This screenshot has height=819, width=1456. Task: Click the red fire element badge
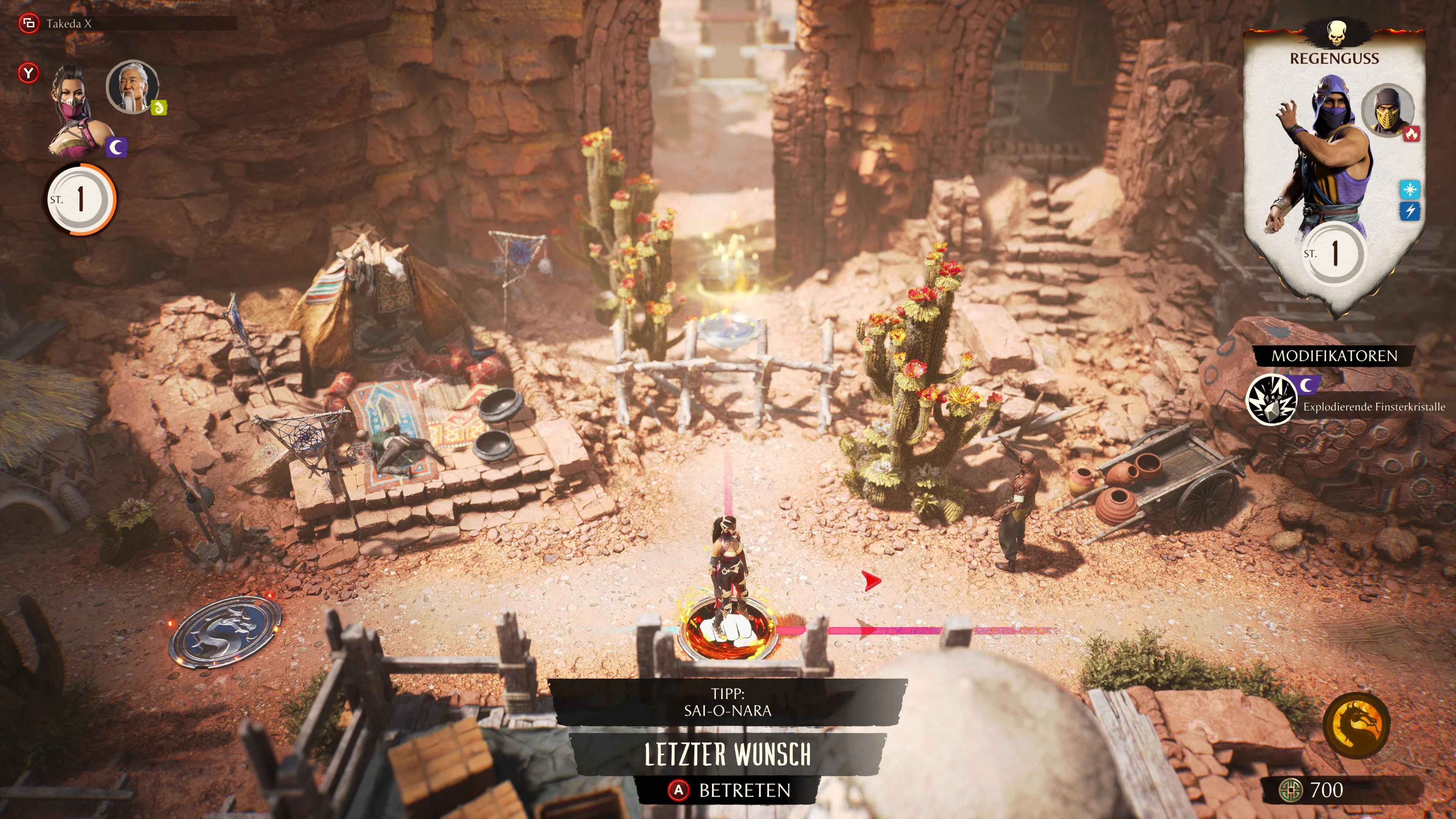(1411, 134)
